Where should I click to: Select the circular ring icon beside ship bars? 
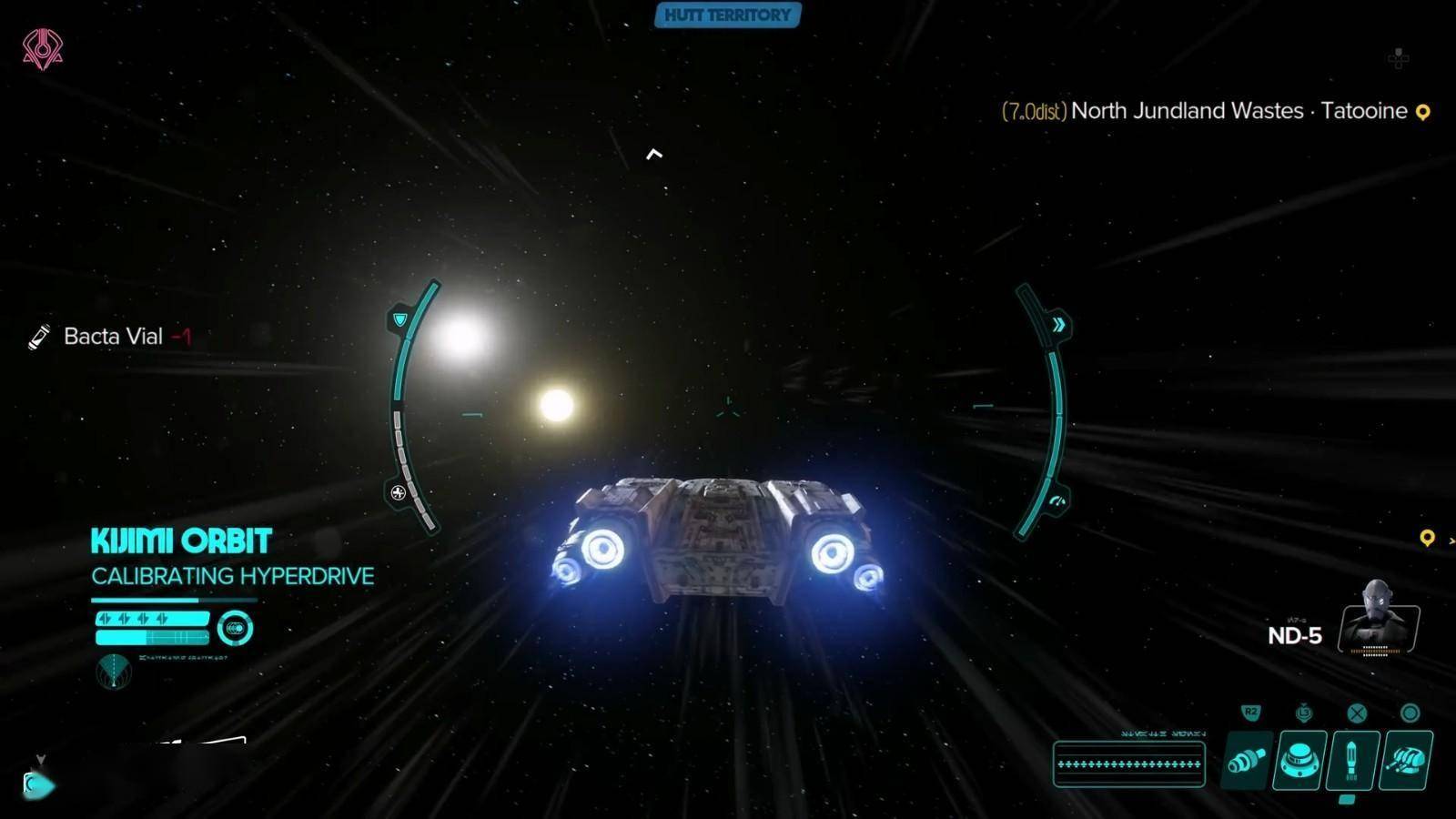click(235, 628)
